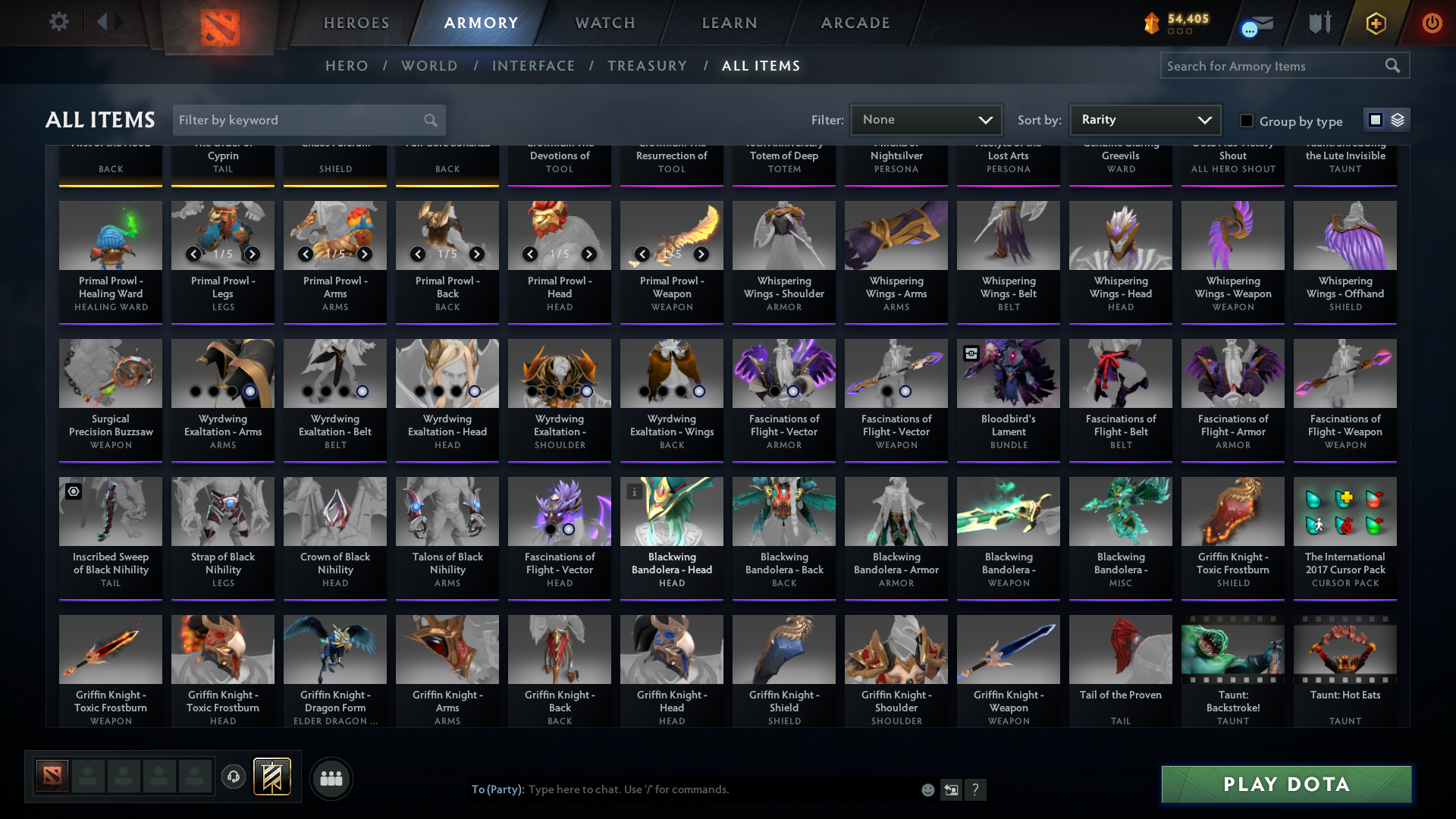
Task: Click the gold hexagon plus icon
Action: [x=1375, y=24]
